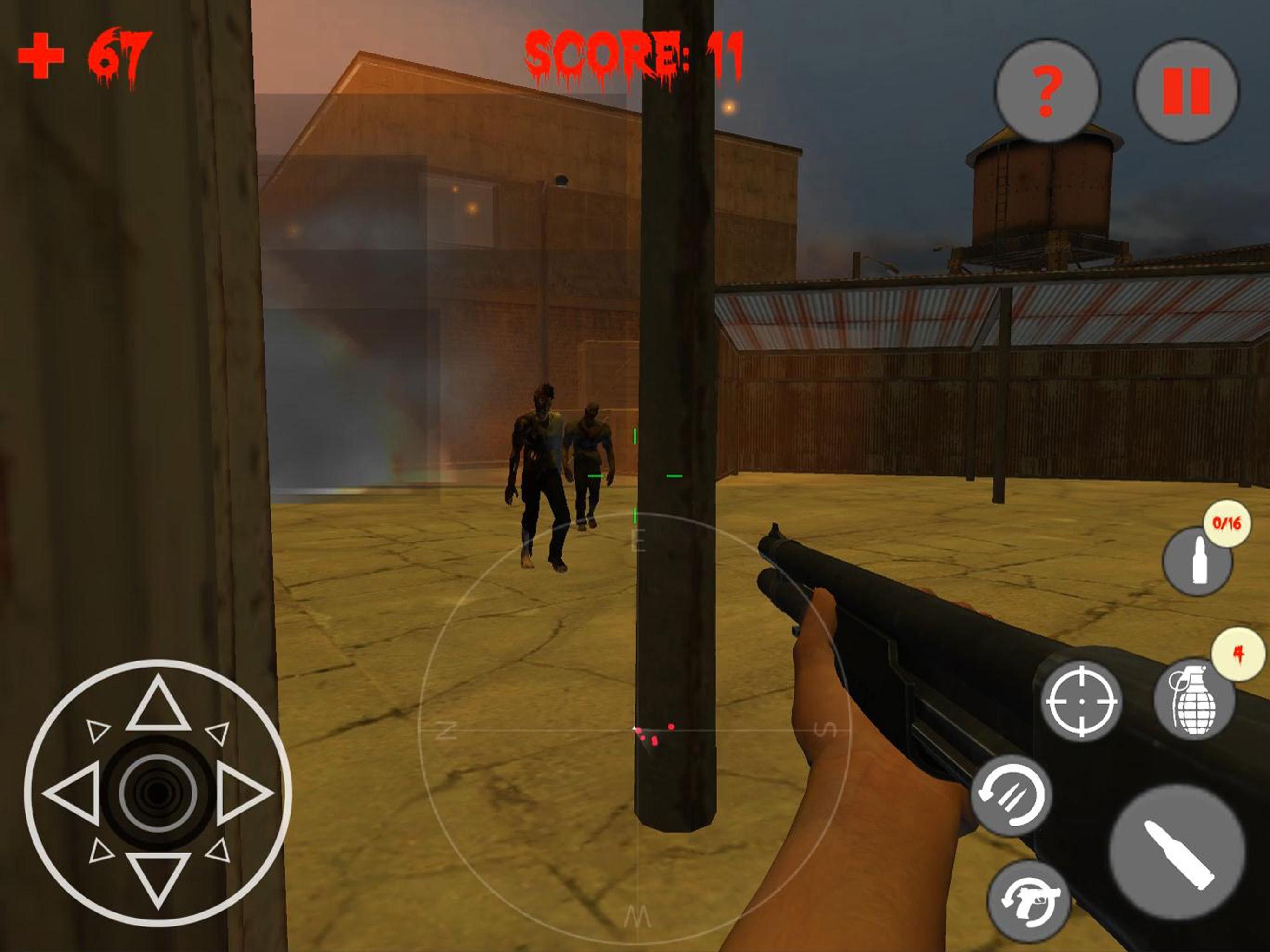Tap the ammo bullet icon button

pyautogui.click(x=1197, y=561)
